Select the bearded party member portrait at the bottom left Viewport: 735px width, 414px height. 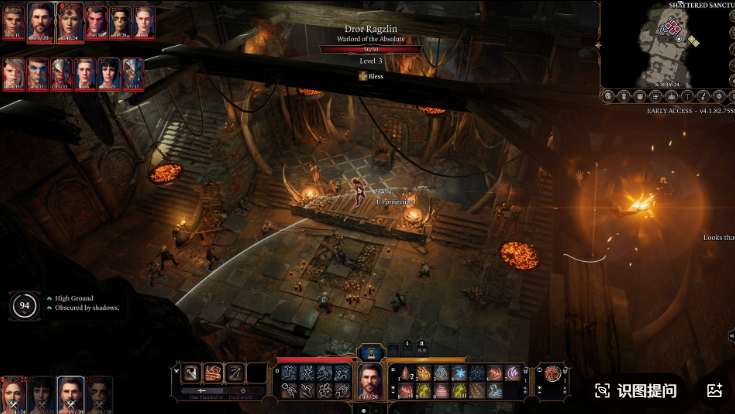(70, 394)
